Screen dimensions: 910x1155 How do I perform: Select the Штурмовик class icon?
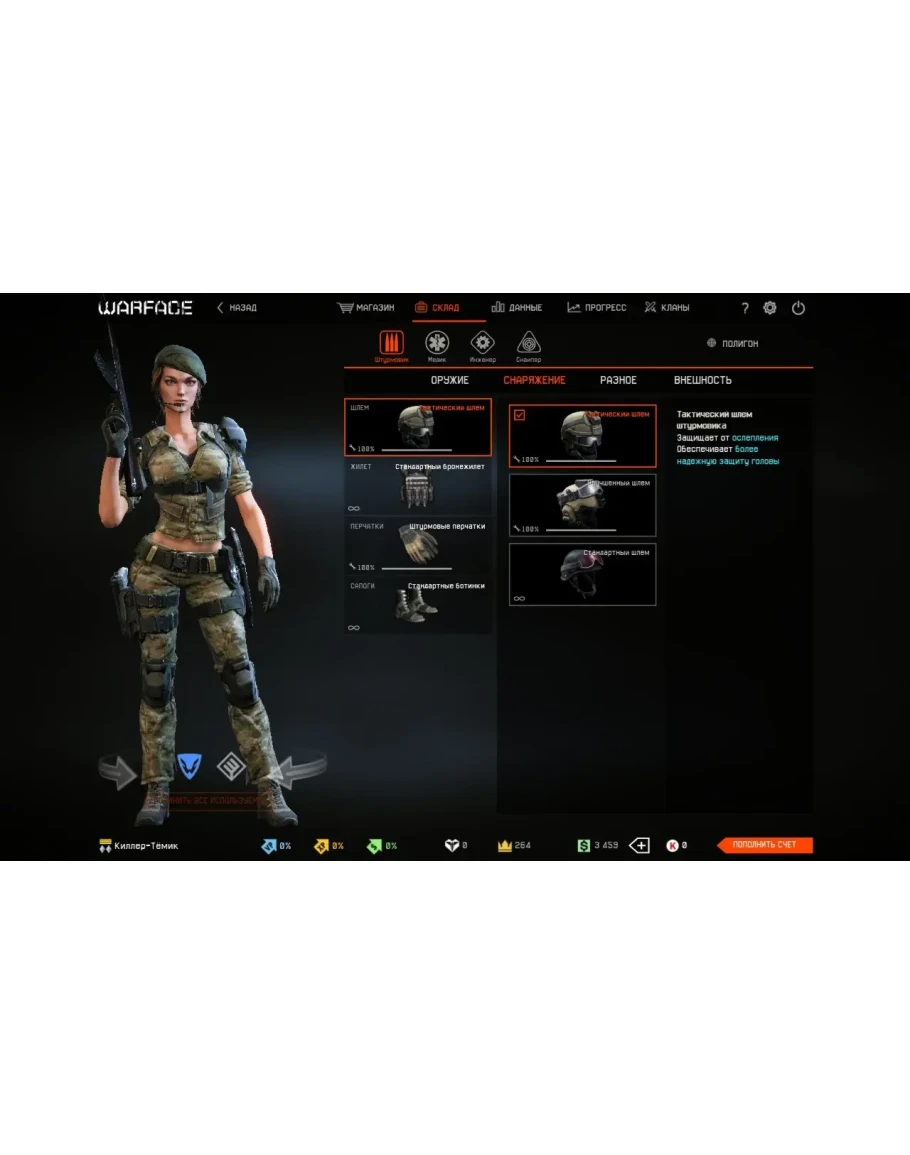coord(392,344)
